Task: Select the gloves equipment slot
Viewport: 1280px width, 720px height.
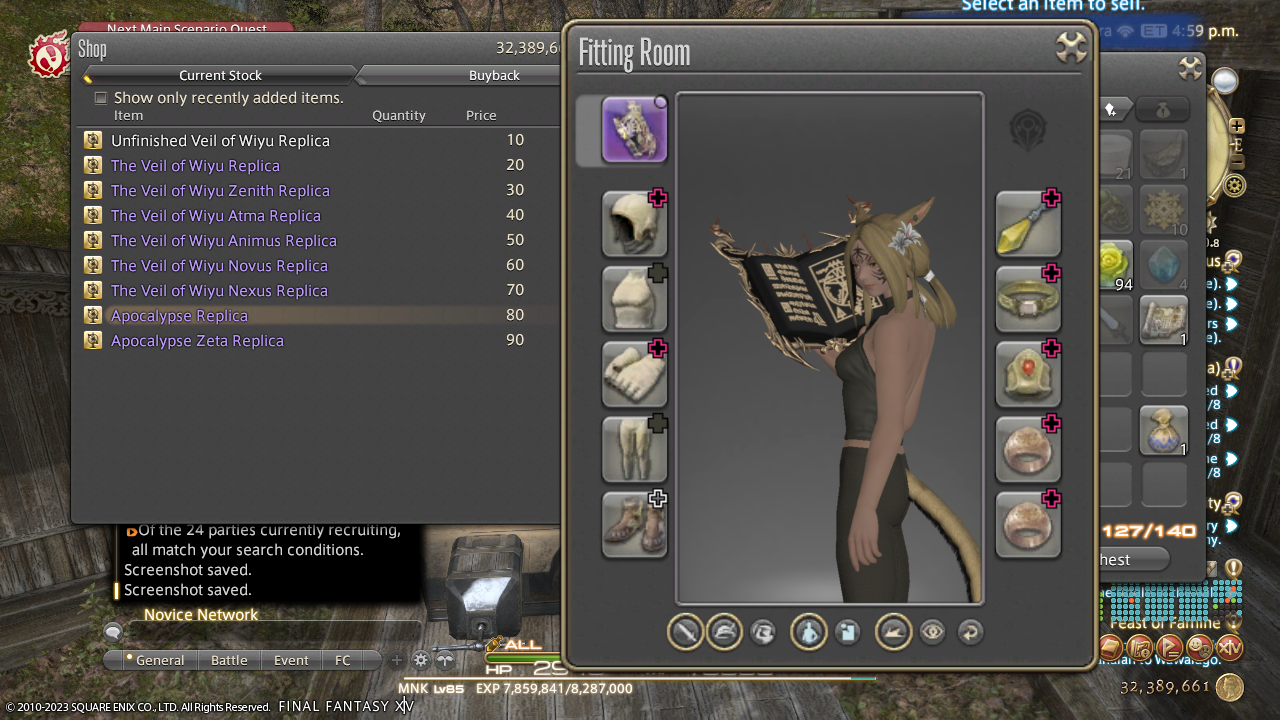Action: click(x=634, y=374)
